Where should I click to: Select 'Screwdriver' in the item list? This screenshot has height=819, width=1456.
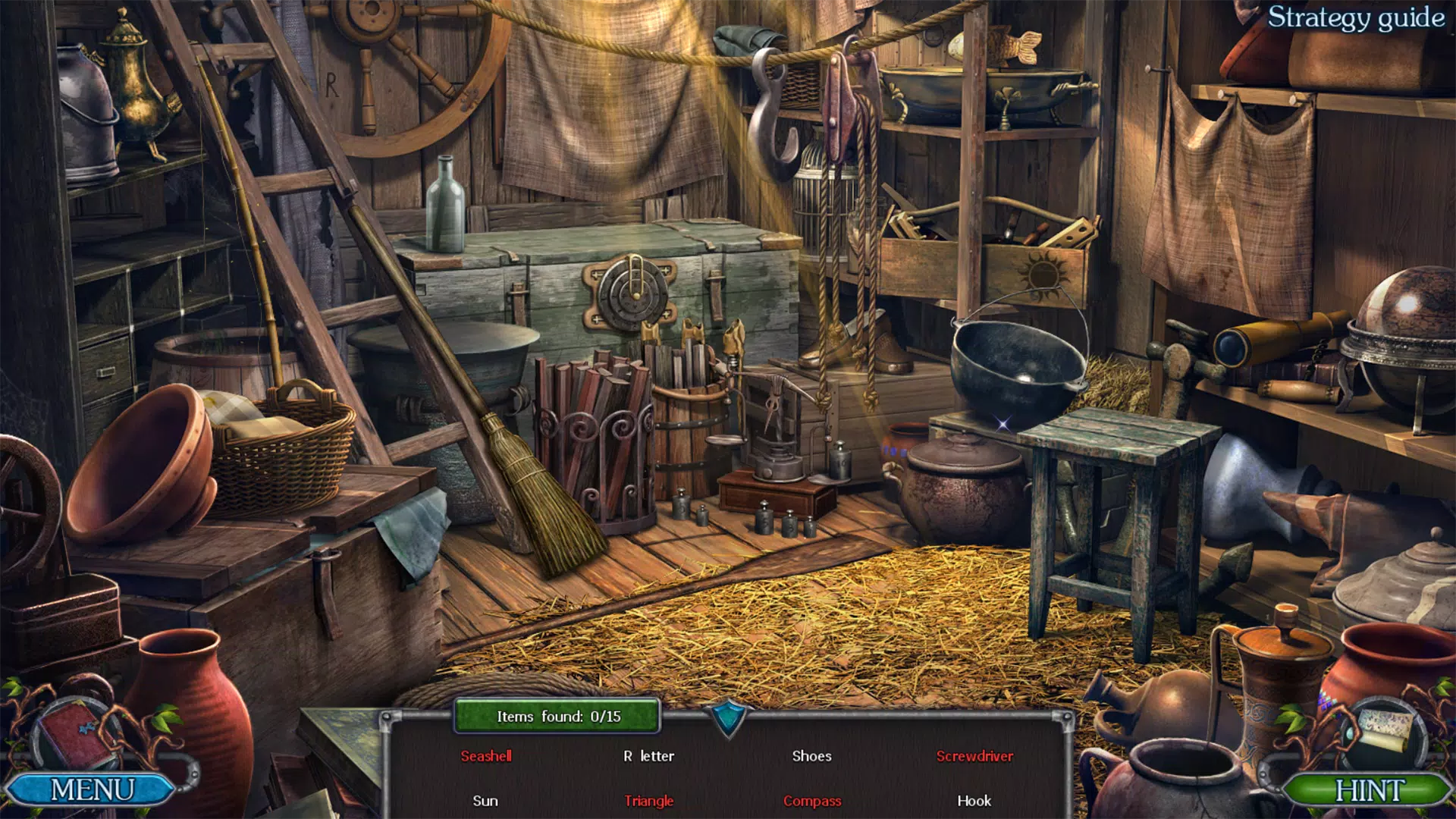pyautogui.click(x=975, y=756)
